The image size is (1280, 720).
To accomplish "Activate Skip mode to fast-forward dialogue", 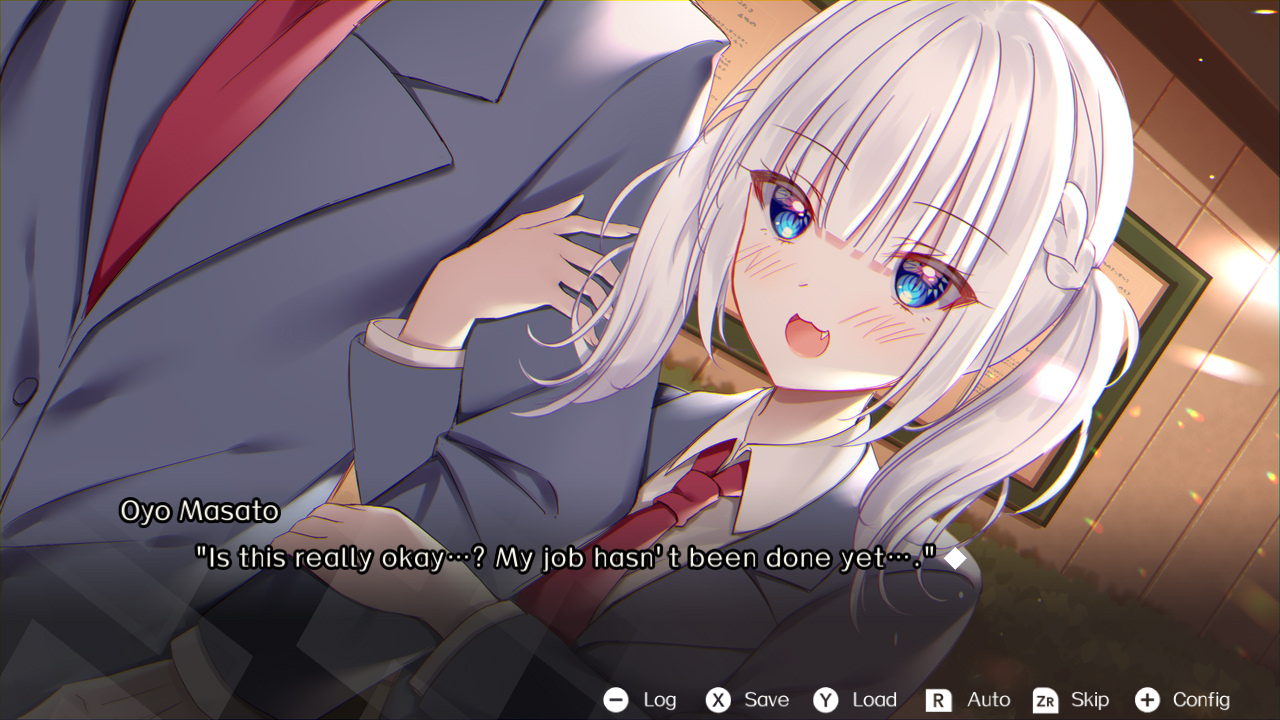I will coord(1090,700).
